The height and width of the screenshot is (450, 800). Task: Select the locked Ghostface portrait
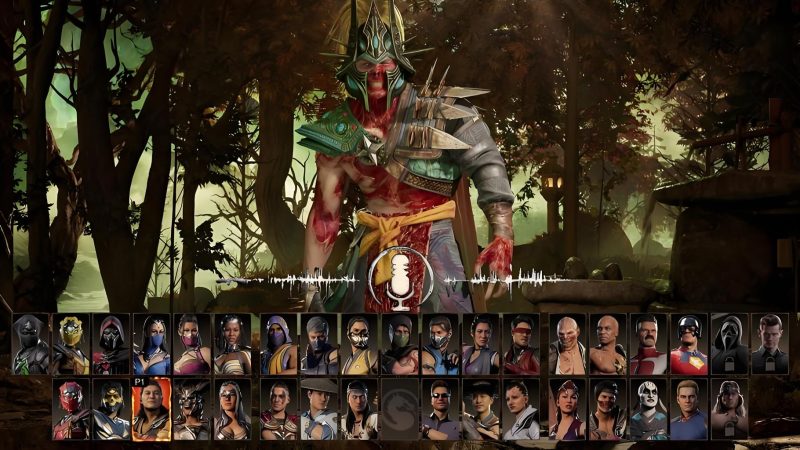[728, 345]
